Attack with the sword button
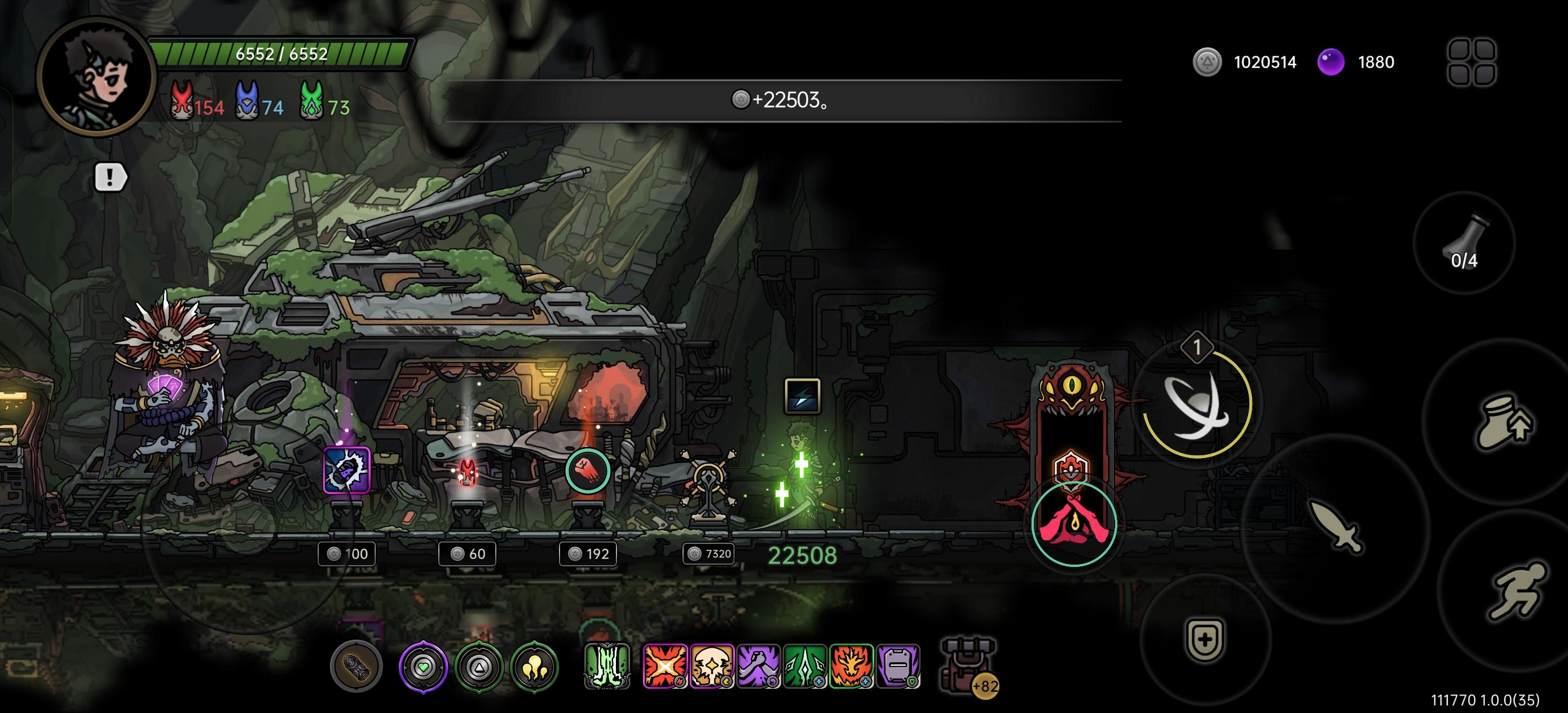Screen dimensions: 1568x713 point(1336,527)
